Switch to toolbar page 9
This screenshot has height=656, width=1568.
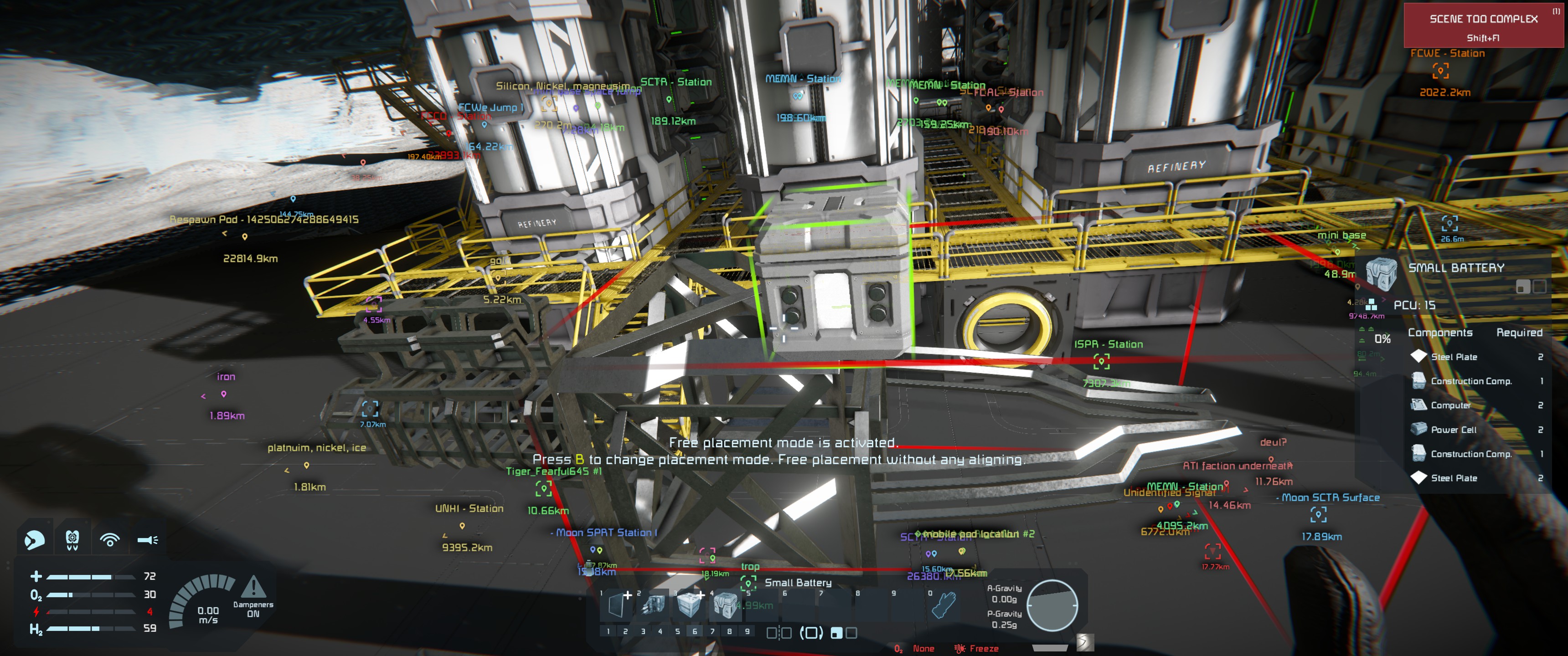(x=747, y=632)
